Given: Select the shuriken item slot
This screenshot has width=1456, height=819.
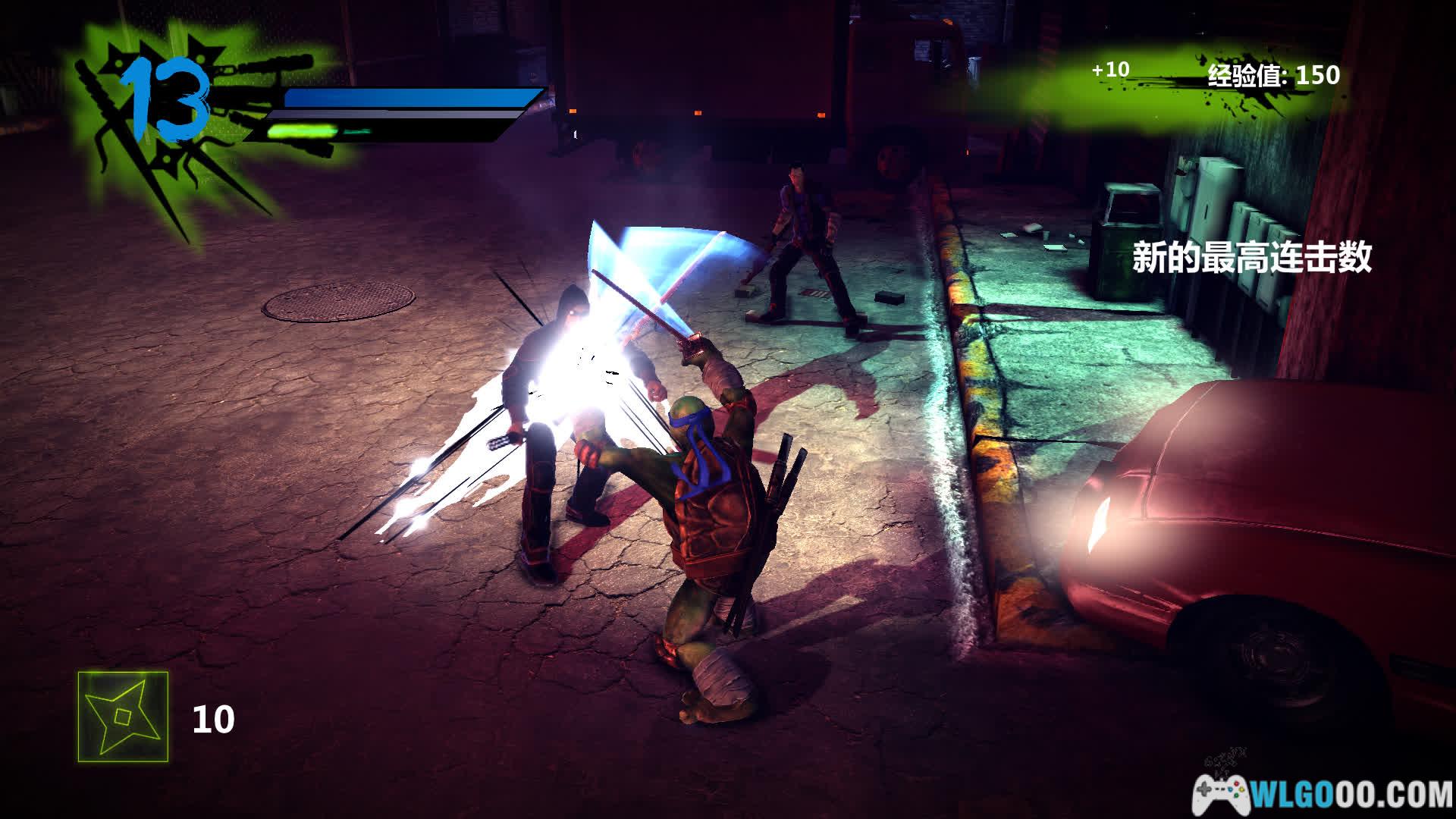Looking at the screenshot, I should point(123,717).
